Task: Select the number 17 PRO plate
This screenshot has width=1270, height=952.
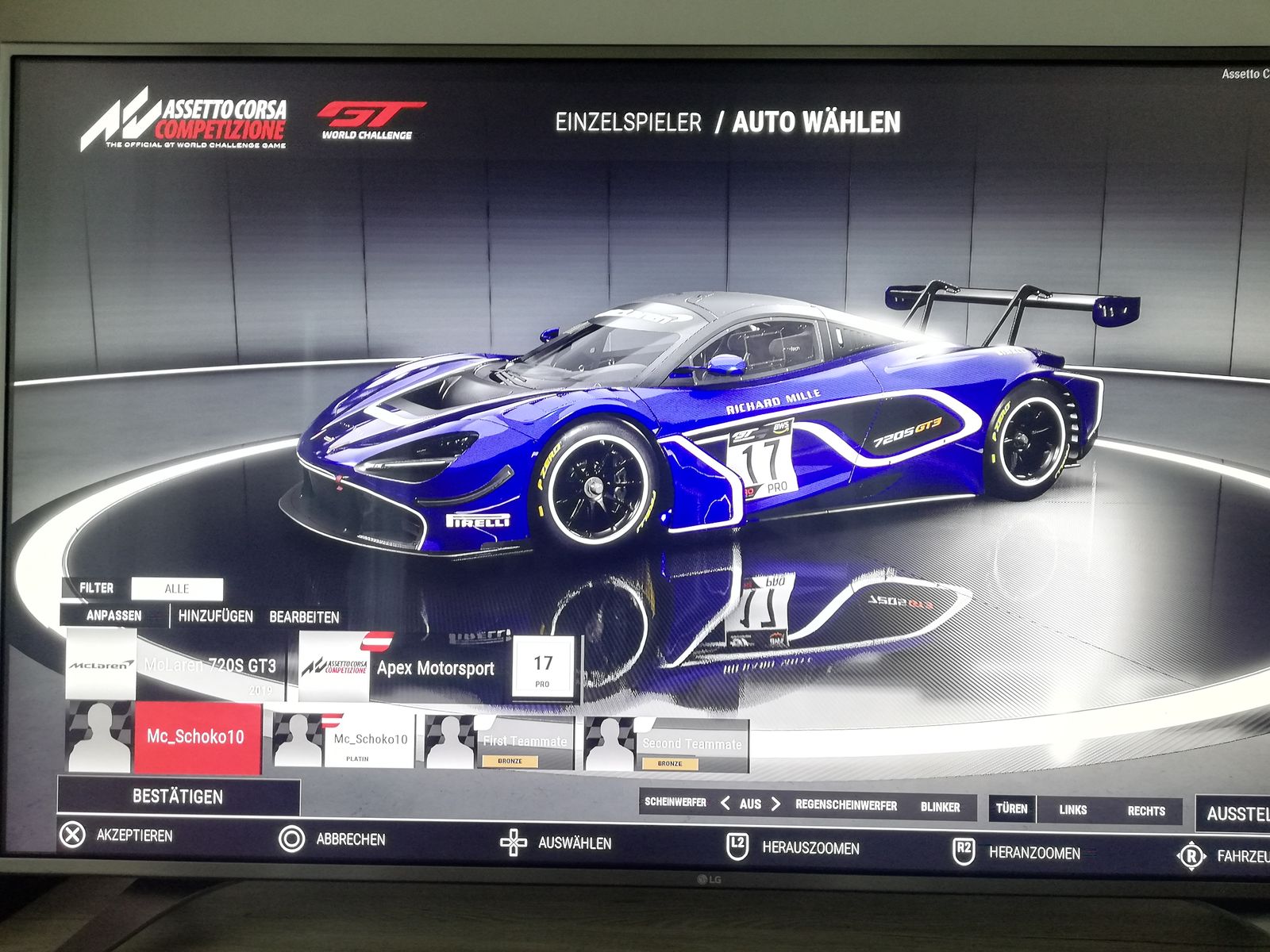Action: pos(543,670)
